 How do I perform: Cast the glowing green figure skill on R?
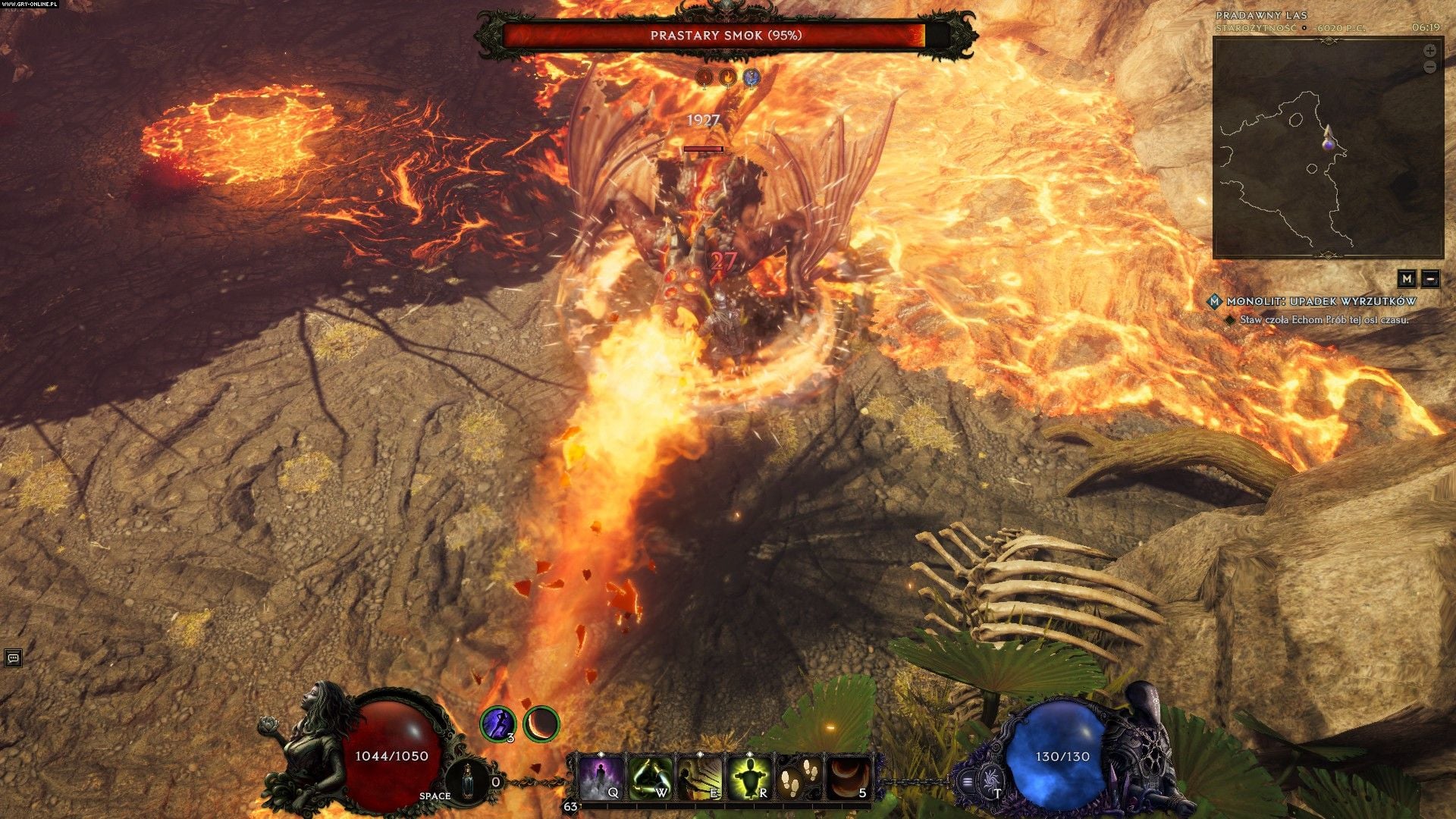pyautogui.click(x=749, y=777)
